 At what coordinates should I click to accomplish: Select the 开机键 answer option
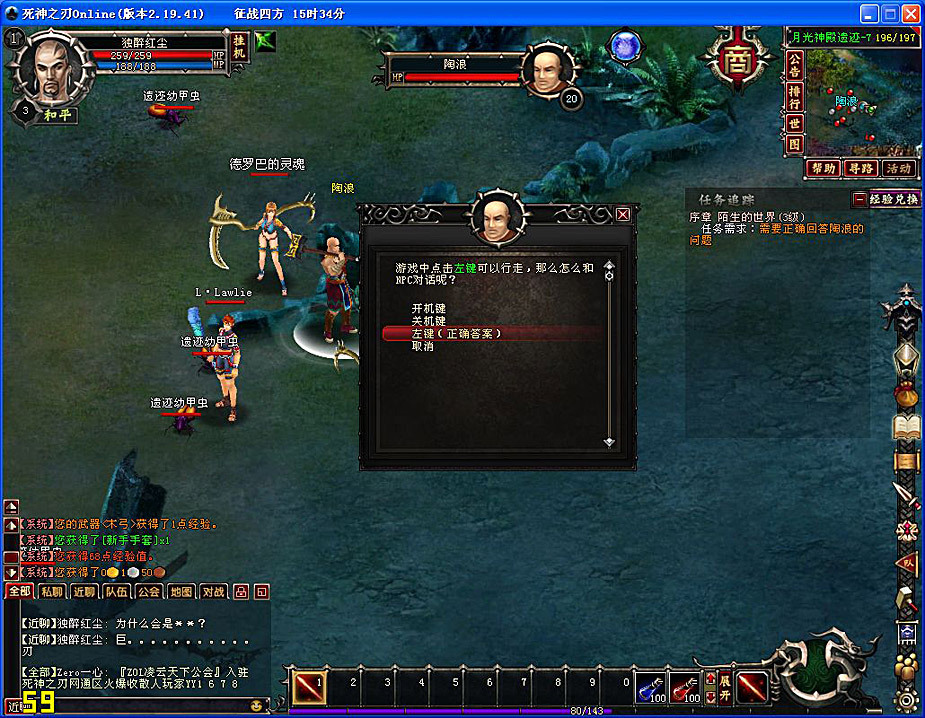pyautogui.click(x=429, y=308)
